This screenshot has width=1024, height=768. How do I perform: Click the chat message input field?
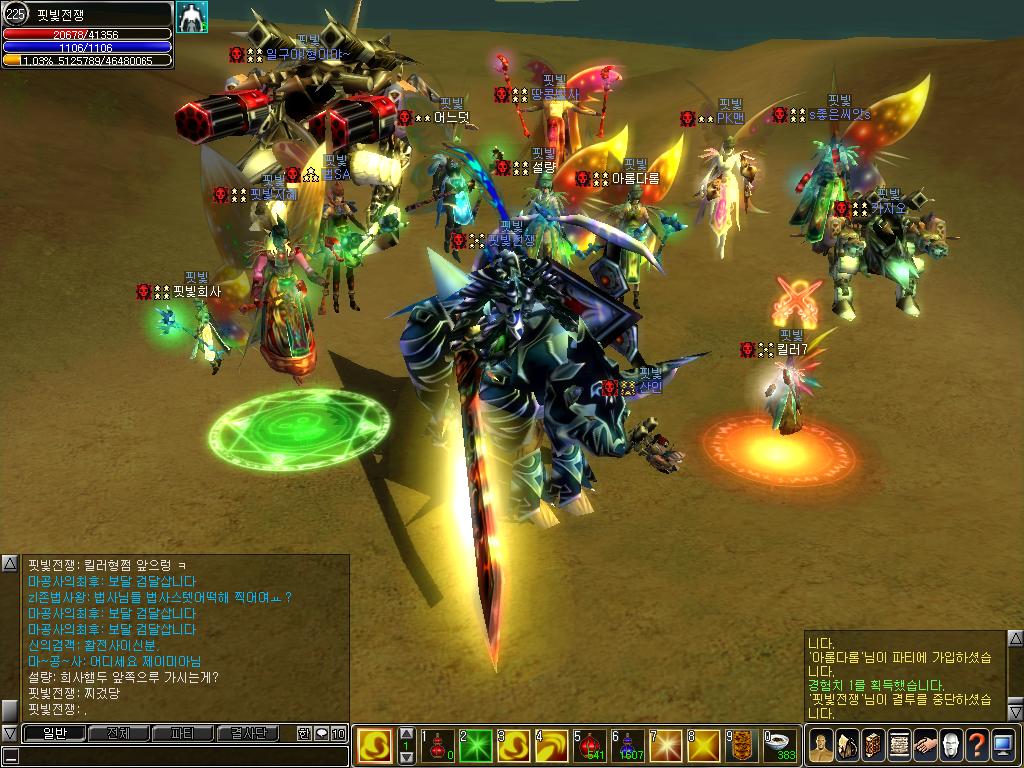[x=180, y=756]
